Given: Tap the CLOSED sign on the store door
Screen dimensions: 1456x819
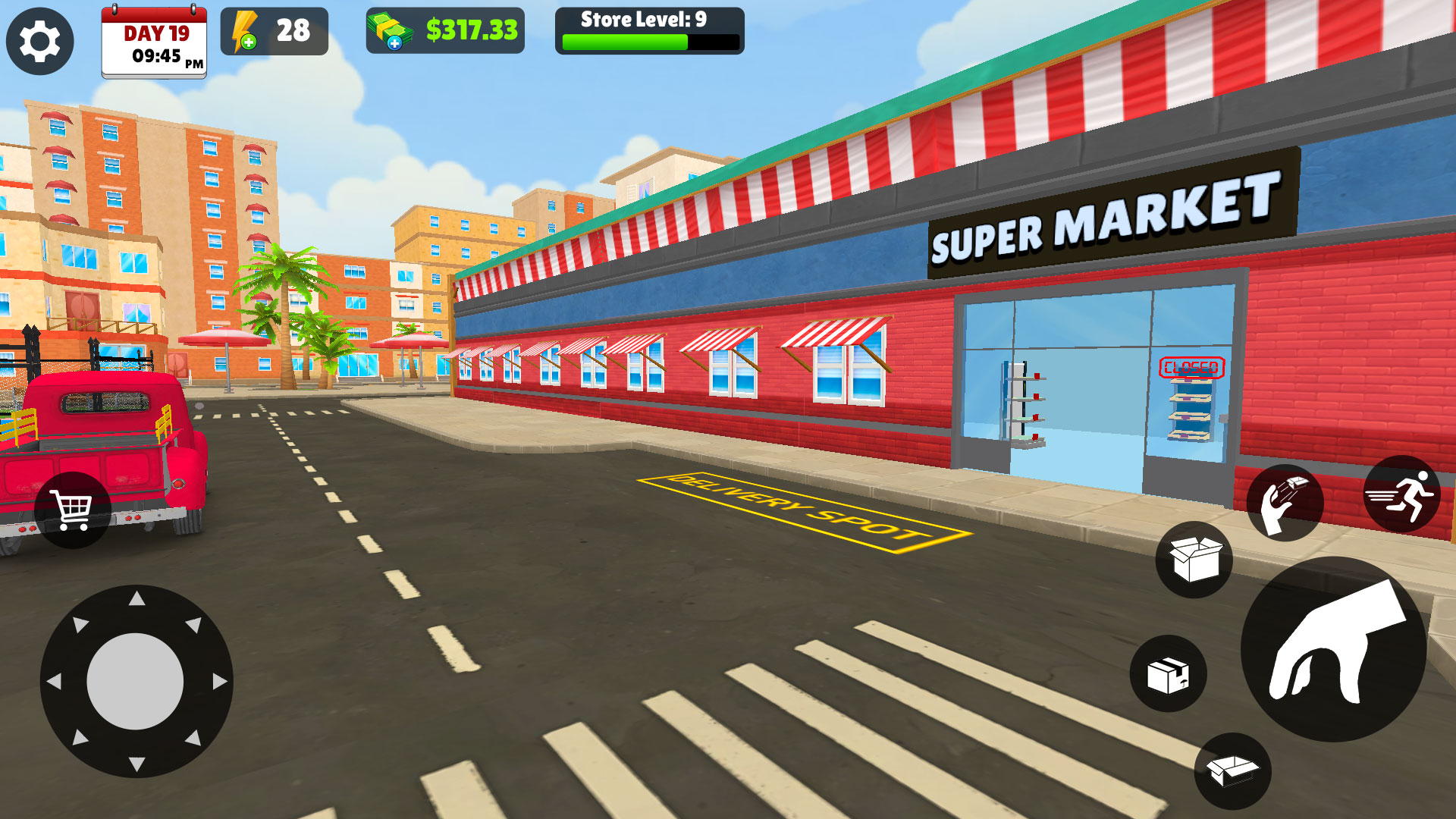Looking at the screenshot, I should pyautogui.click(x=1192, y=367).
